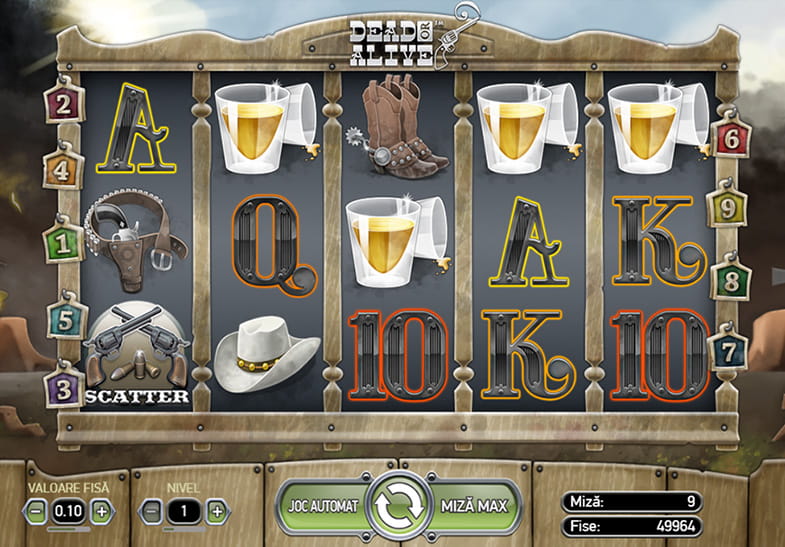Lower the Nivel bet level
The width and height of the screenshot is (785, 547).
tap(152, 510)
